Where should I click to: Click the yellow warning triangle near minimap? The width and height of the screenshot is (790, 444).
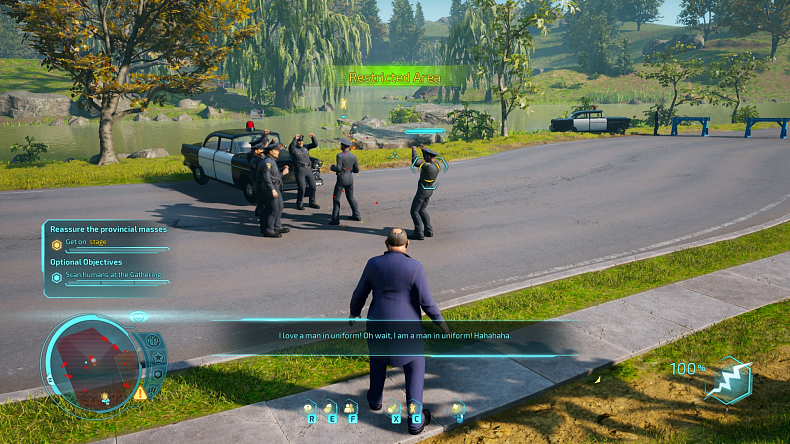pos(140,394)
